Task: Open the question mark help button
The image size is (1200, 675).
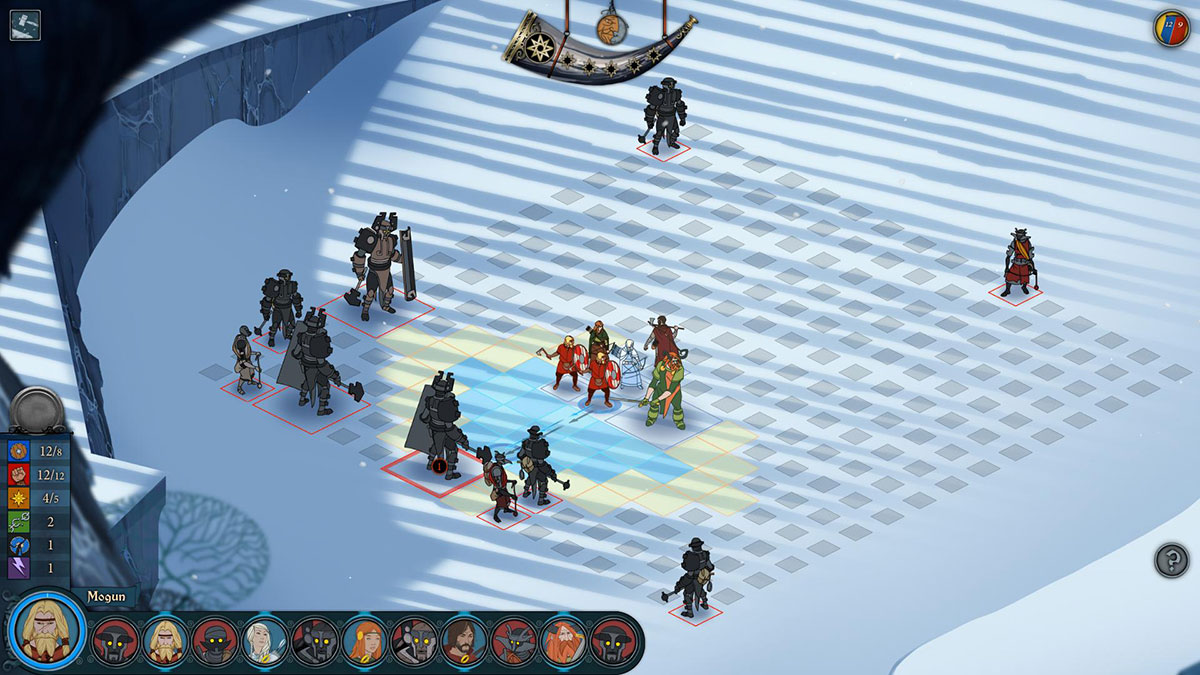Action: pyautogui.click(x=1171, y=560)
